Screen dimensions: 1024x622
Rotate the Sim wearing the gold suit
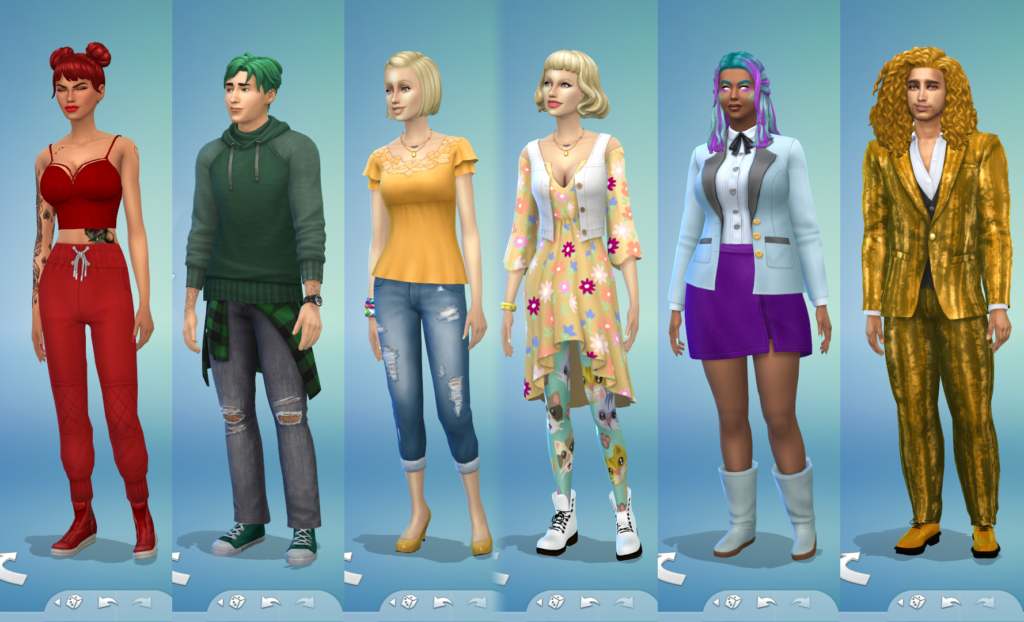point(853,567)
